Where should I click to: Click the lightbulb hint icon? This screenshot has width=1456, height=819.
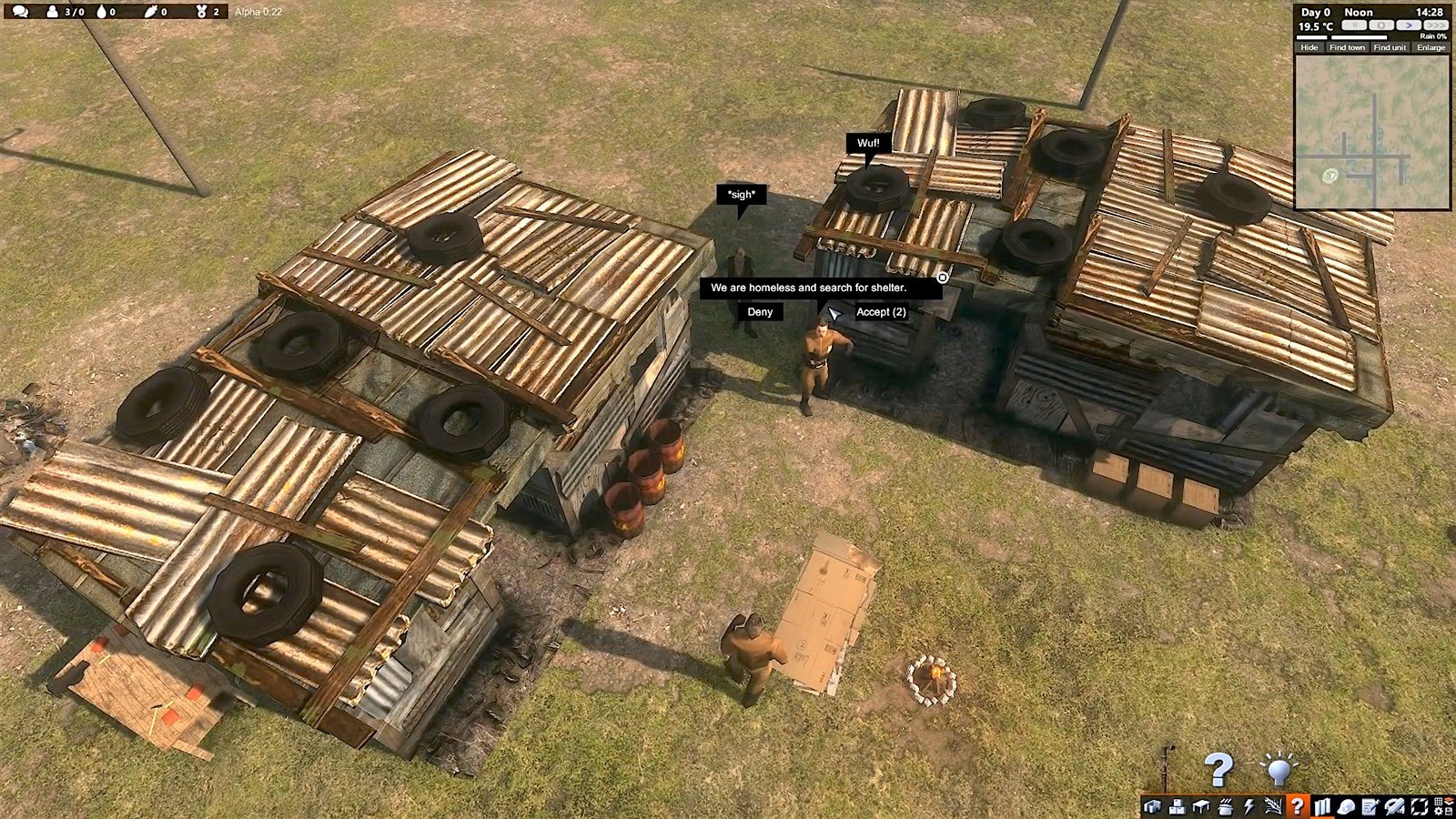point(1279,770)
